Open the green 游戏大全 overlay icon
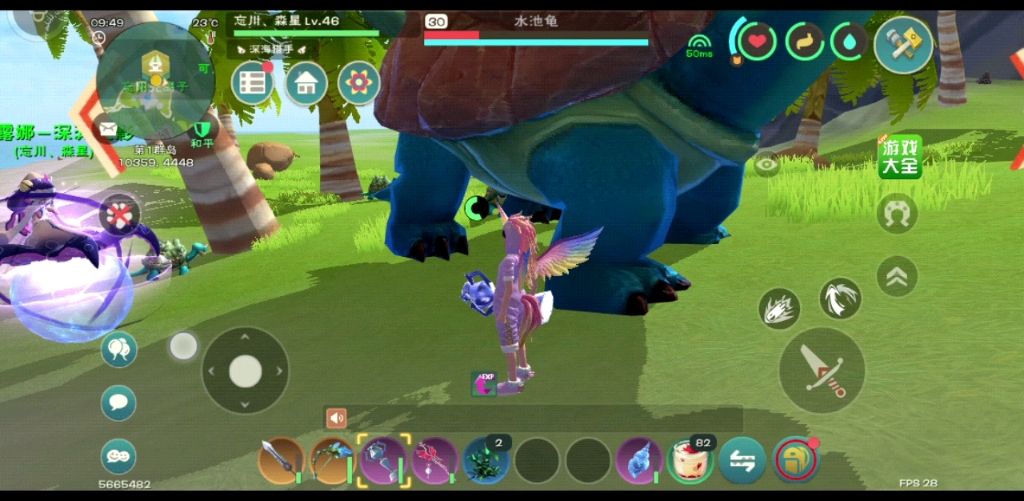 coord(899,158)
